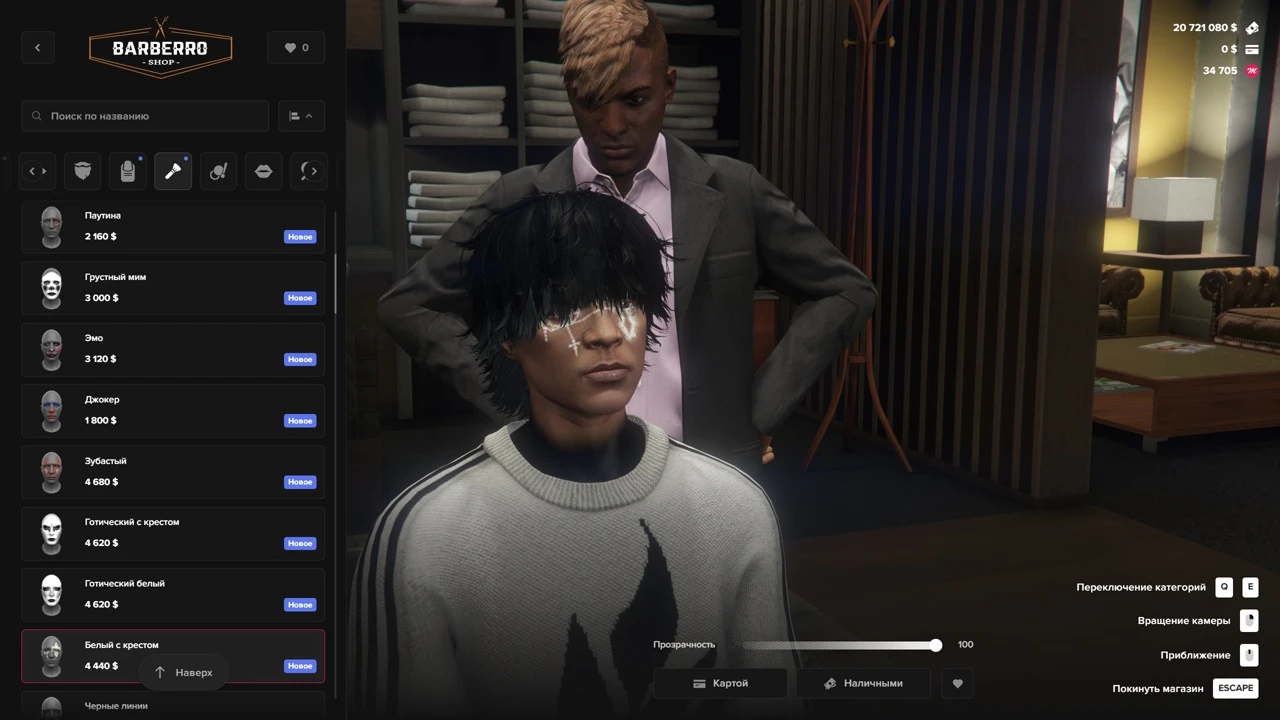Switch to the beard category tab
Viewport: 1280px width, 720px height.
tap(83, 172)
